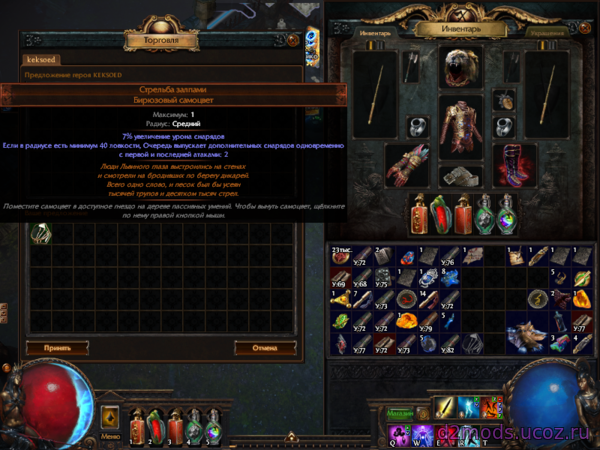
Task: Switch to the Инвентарь tab
Action: (x=375, y=31)
